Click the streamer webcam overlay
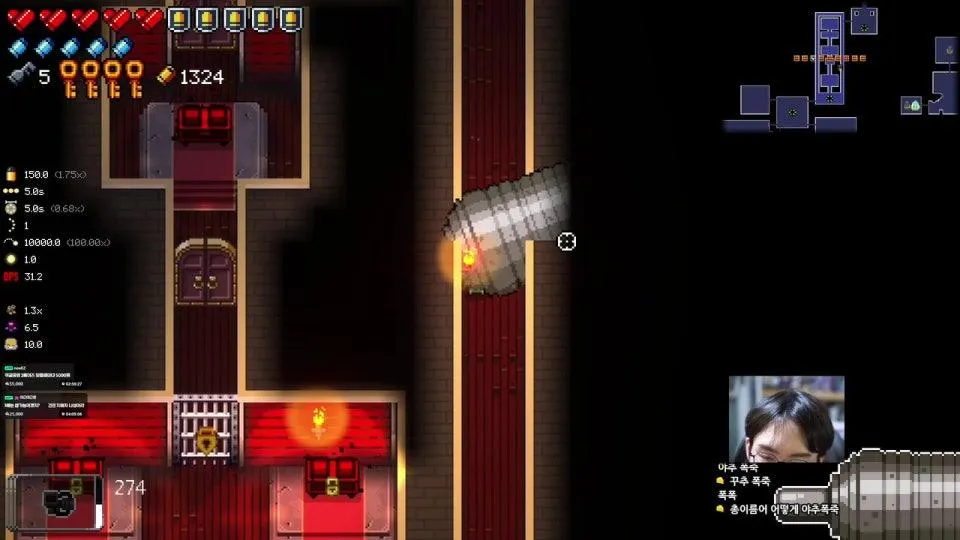This screenshot has height=540, width=960. point(786,418)
